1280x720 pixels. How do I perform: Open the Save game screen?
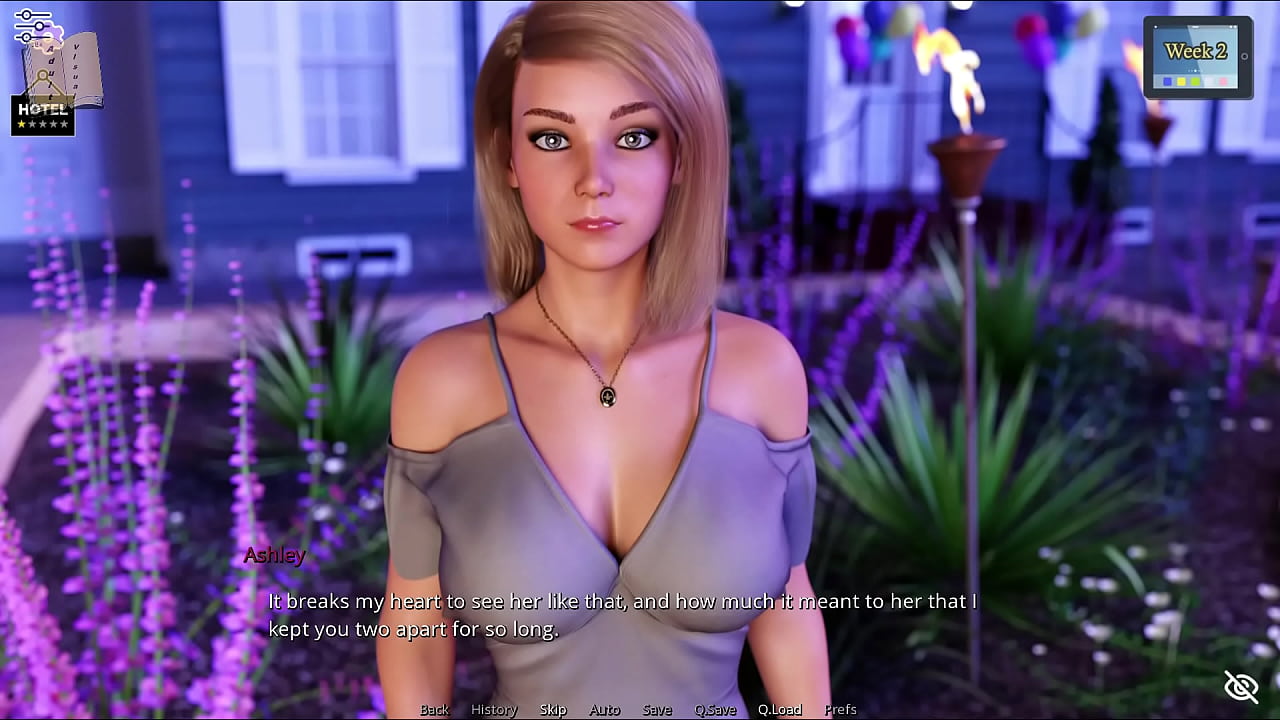pos(657,709)
